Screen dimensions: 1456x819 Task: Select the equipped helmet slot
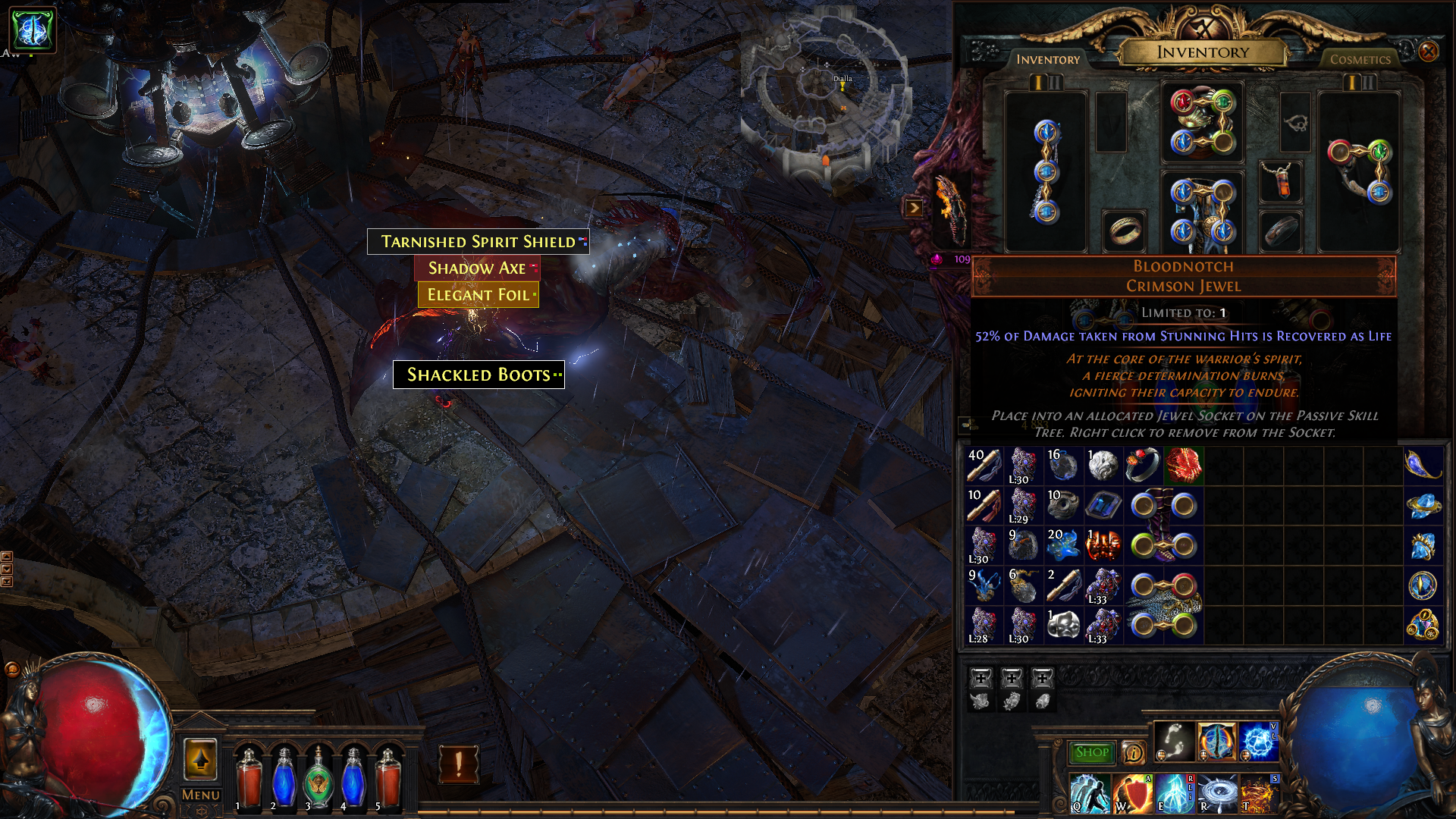1202,121
